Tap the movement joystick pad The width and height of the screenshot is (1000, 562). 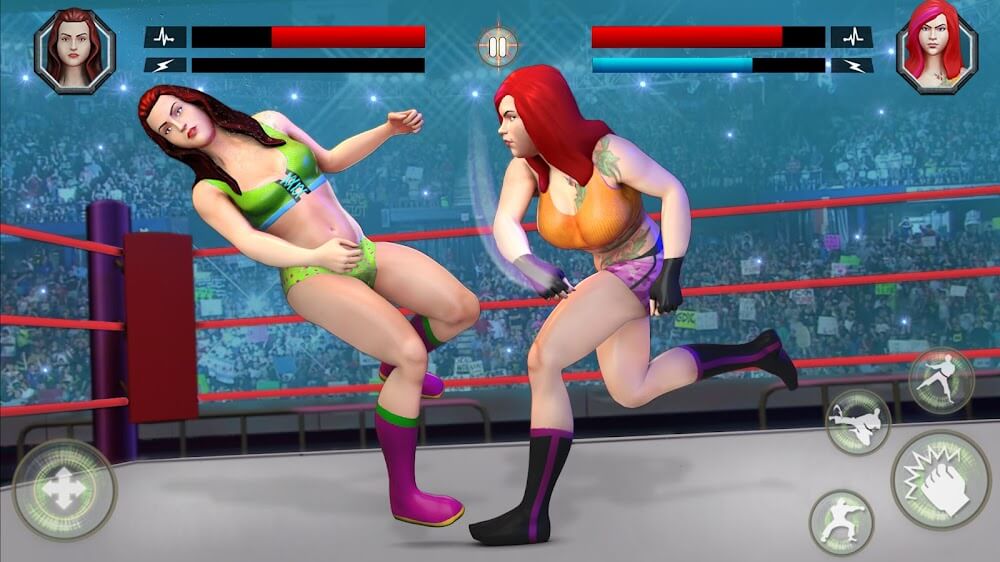65,490
